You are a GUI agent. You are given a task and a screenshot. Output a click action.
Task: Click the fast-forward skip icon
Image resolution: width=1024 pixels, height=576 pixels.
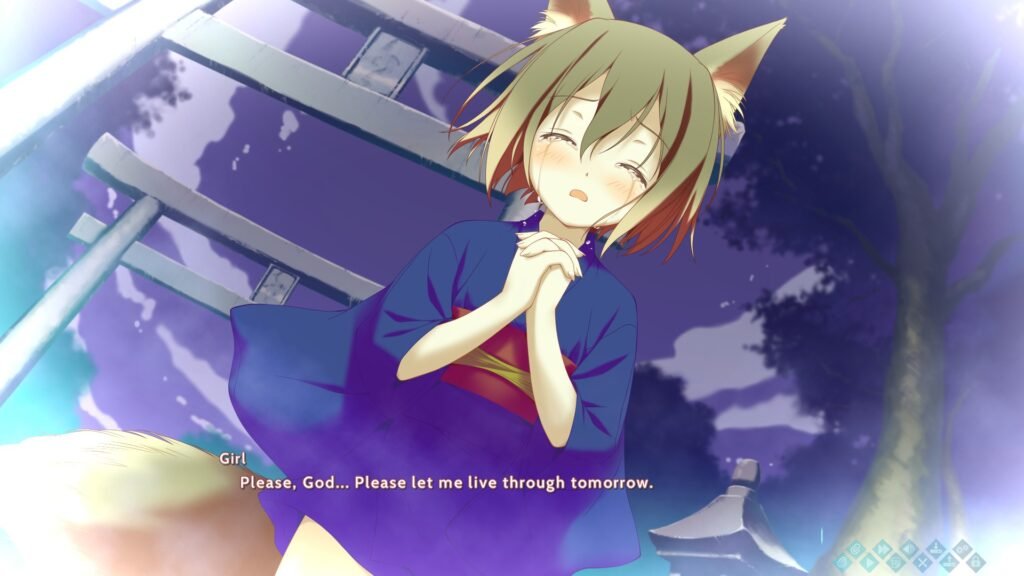[x=882, y=549]
